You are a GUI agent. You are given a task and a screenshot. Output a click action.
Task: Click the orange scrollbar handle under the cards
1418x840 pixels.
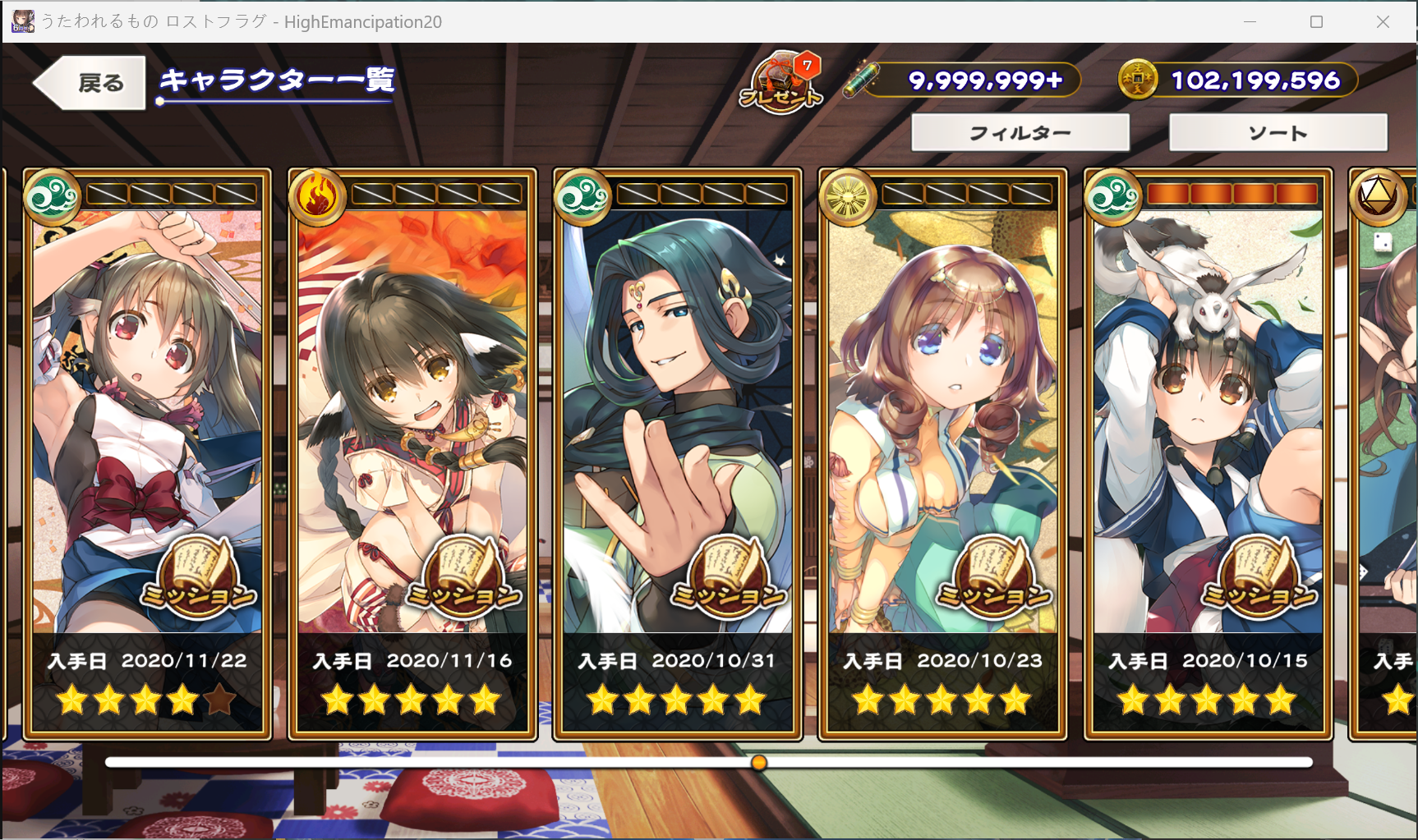coord(759,763)
